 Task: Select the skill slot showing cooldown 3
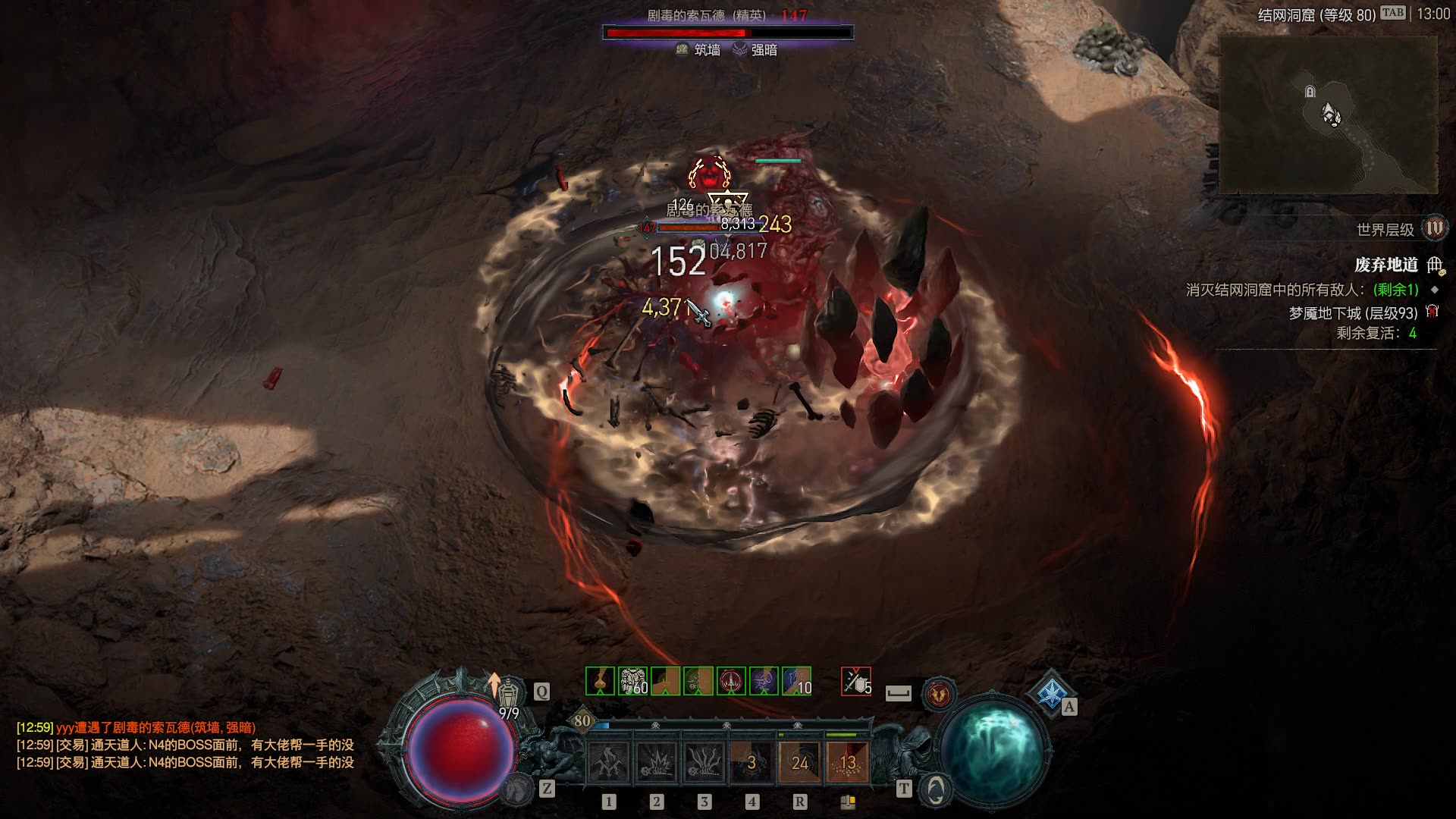pos(752,762)
